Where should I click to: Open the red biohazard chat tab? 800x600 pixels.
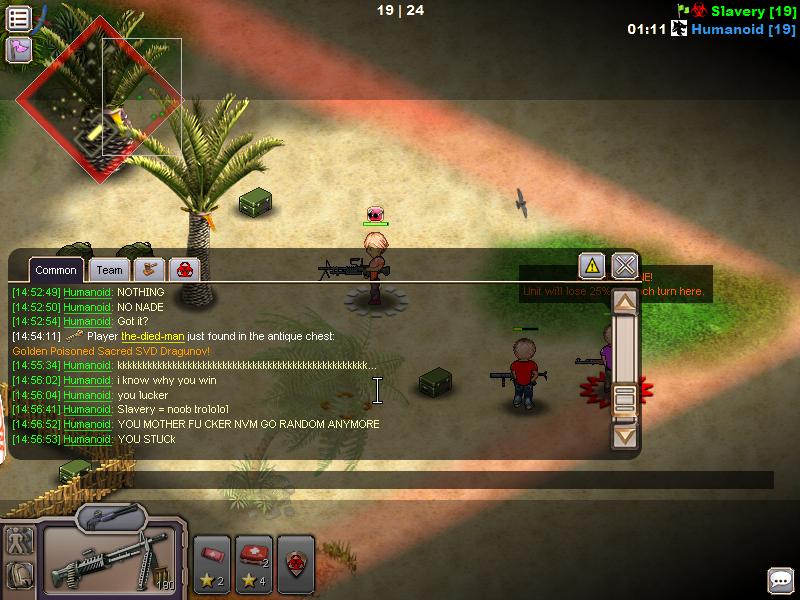[185, 270]
